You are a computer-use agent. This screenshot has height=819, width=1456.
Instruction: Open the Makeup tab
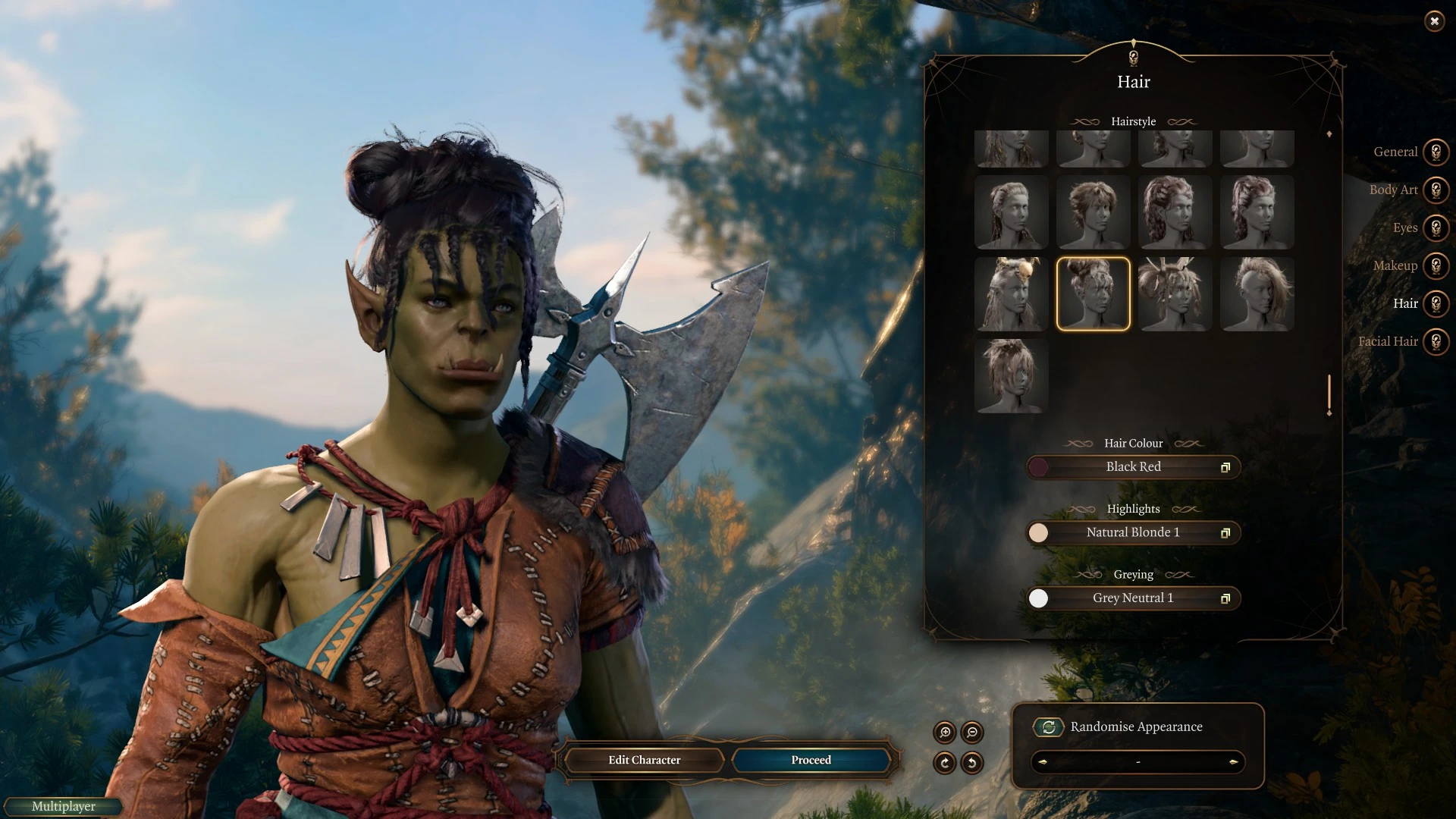[1435, 265]
